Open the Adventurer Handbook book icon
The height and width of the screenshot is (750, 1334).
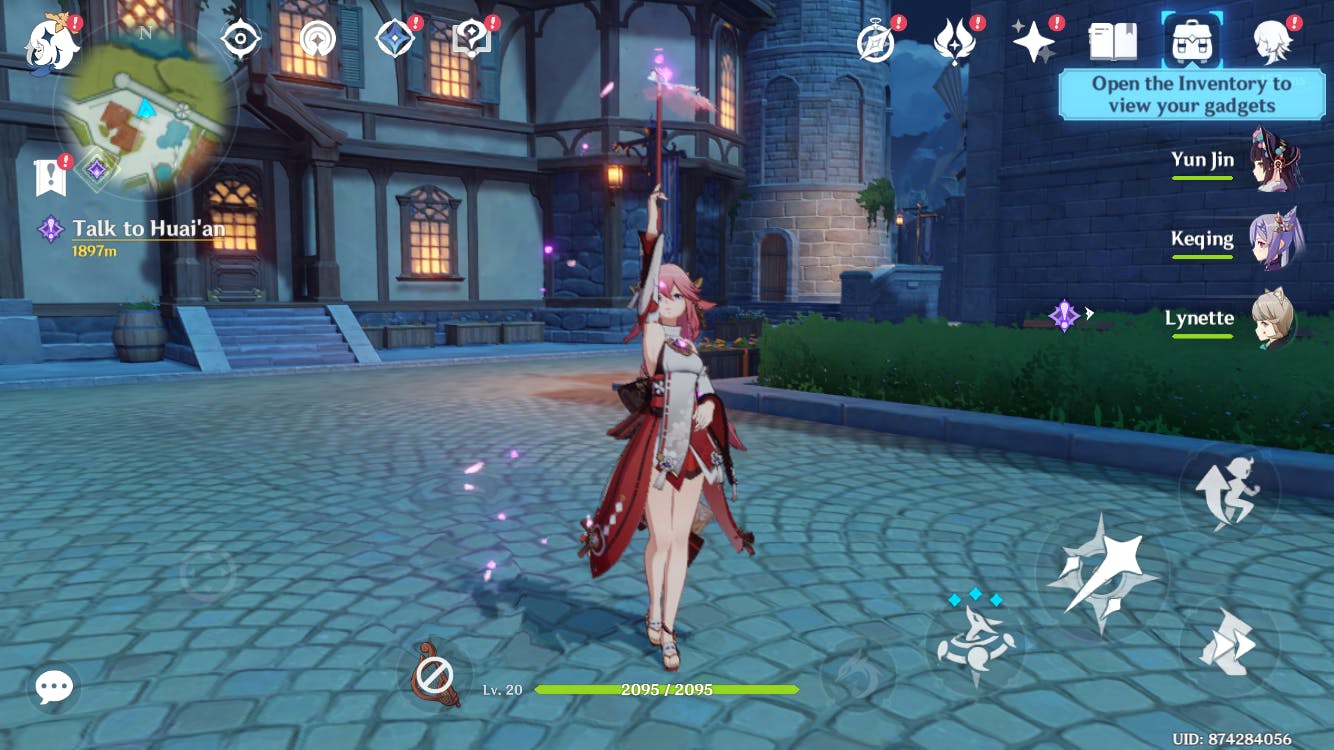coord(1112,42)
